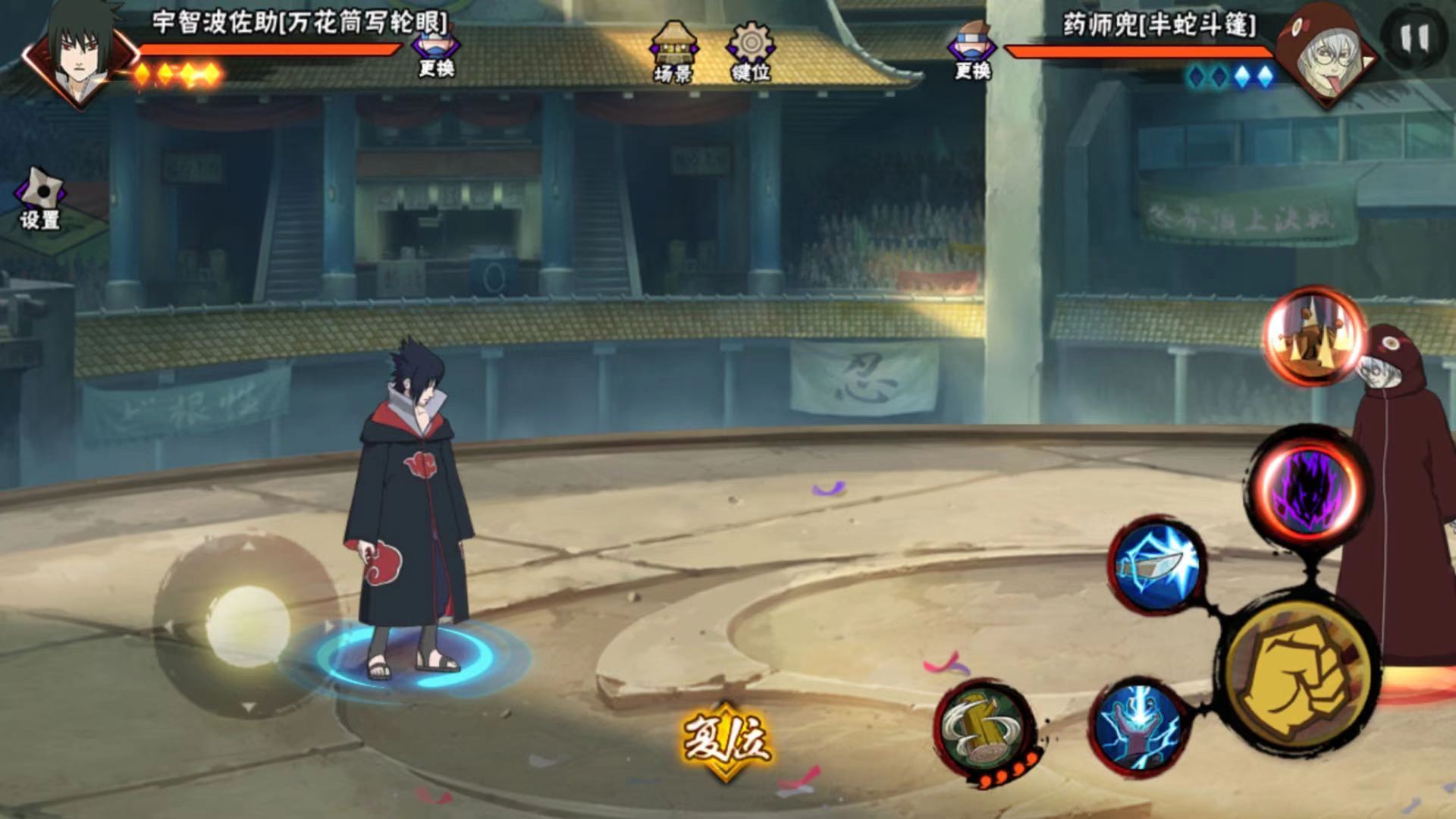
Task: Tap the glowing virtual joystick knob
Action: coord(247,626)
